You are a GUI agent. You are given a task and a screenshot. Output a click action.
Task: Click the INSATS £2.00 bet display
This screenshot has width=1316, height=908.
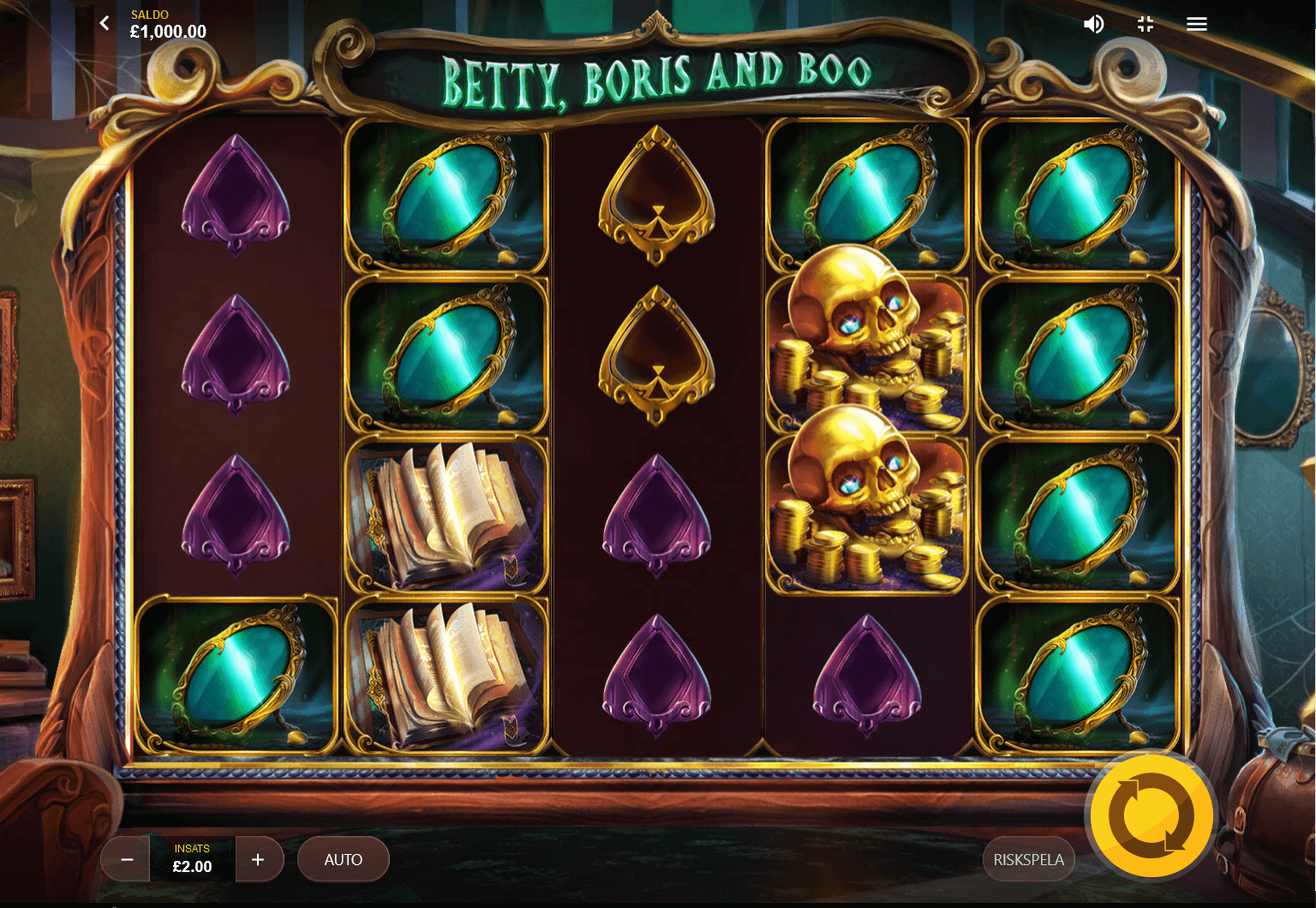click(x=192, y=859)
